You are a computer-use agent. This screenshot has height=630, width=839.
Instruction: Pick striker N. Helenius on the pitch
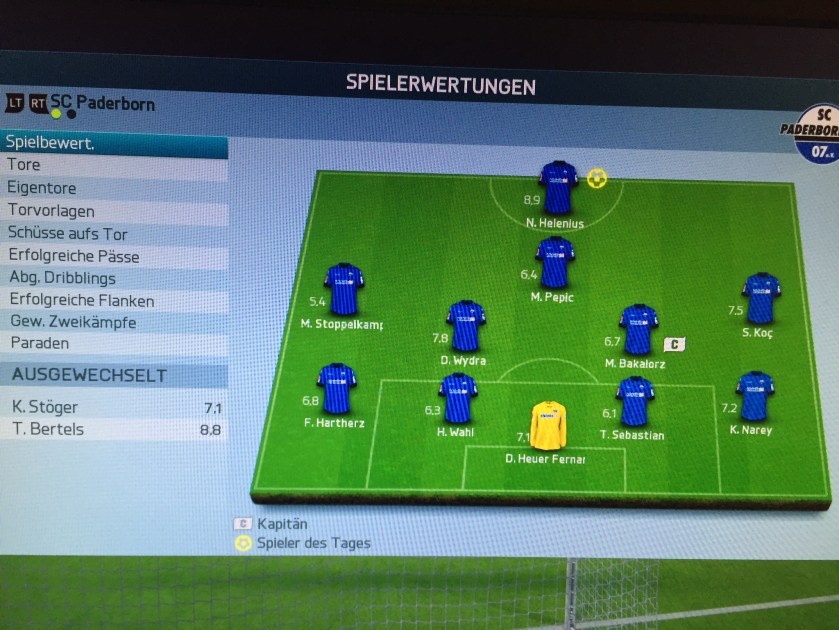[558, 187]
